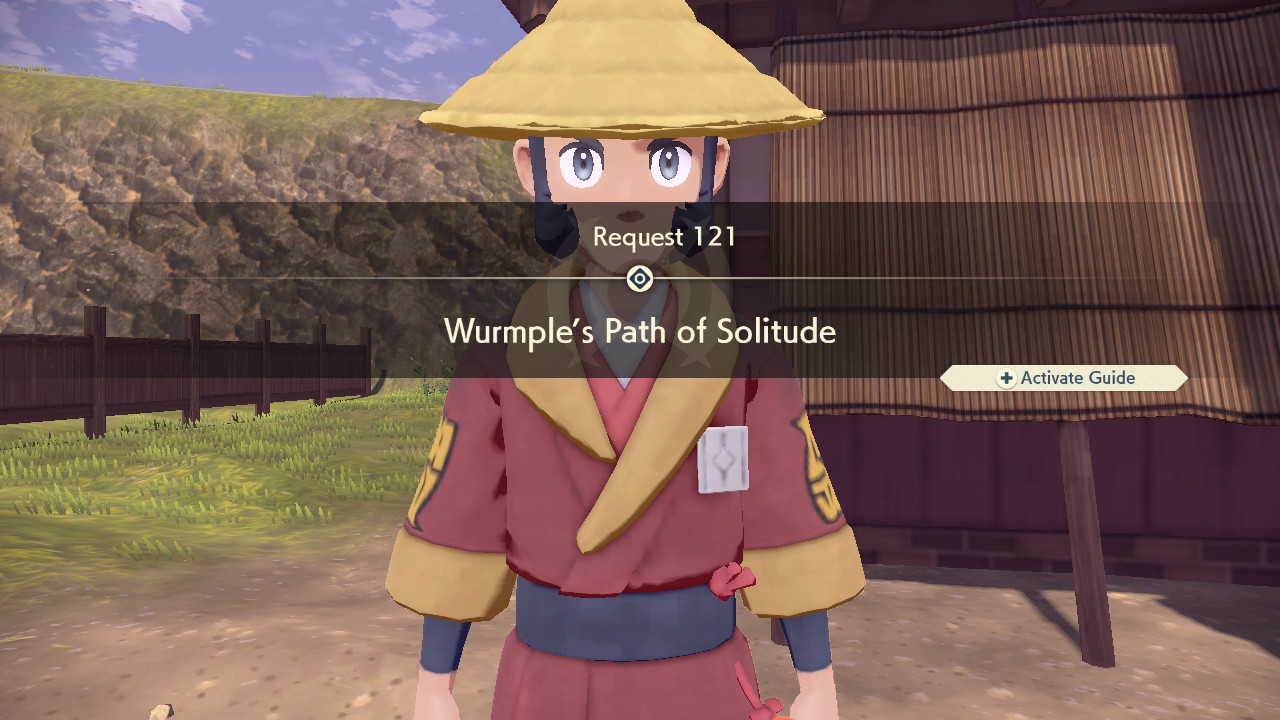Image resolution: width=1280 pixels, height=720 pixels.
Task: Expand details via the diamond divider marker
Action: 639,279
